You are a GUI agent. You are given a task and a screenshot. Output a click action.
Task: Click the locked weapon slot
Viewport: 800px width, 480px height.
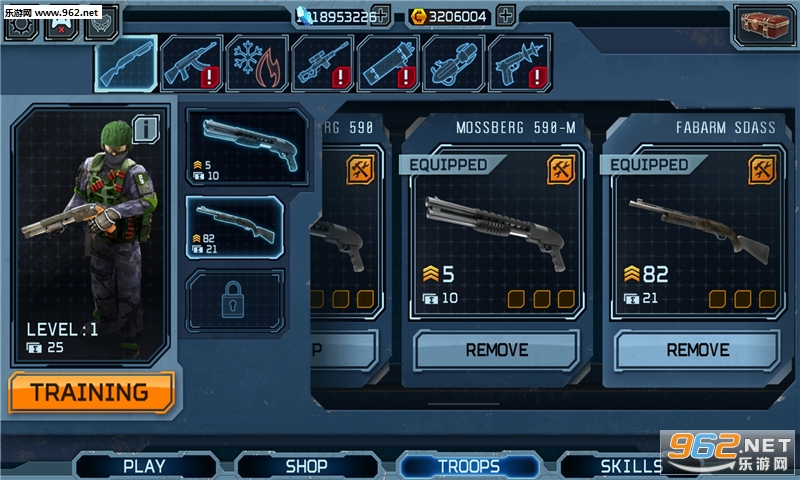(235, 301)
